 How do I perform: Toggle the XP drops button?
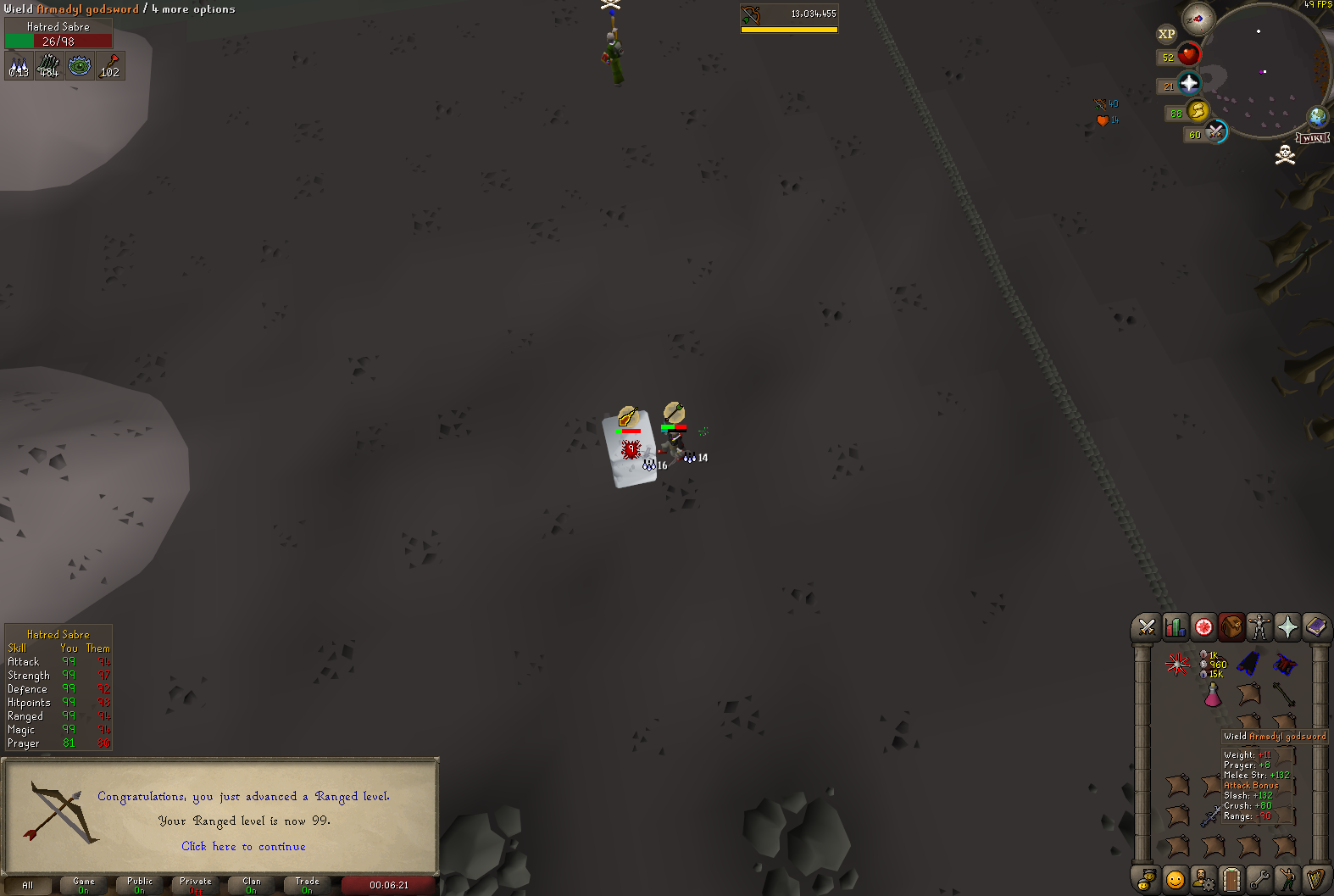point(1167,34)
